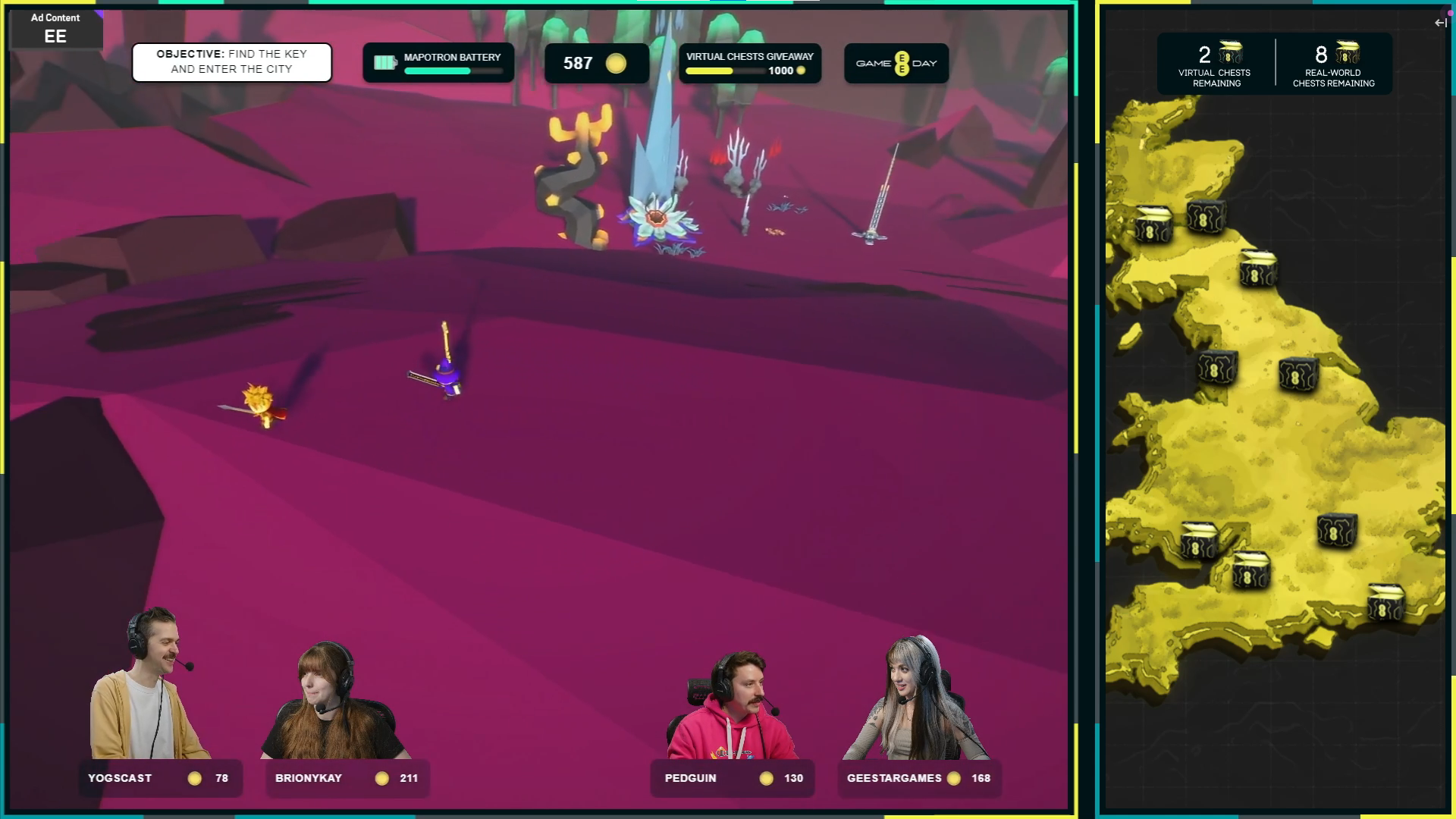
Task: Switch to the GEESTARGAMES player nameplate
Action: (x=918, y=778)
